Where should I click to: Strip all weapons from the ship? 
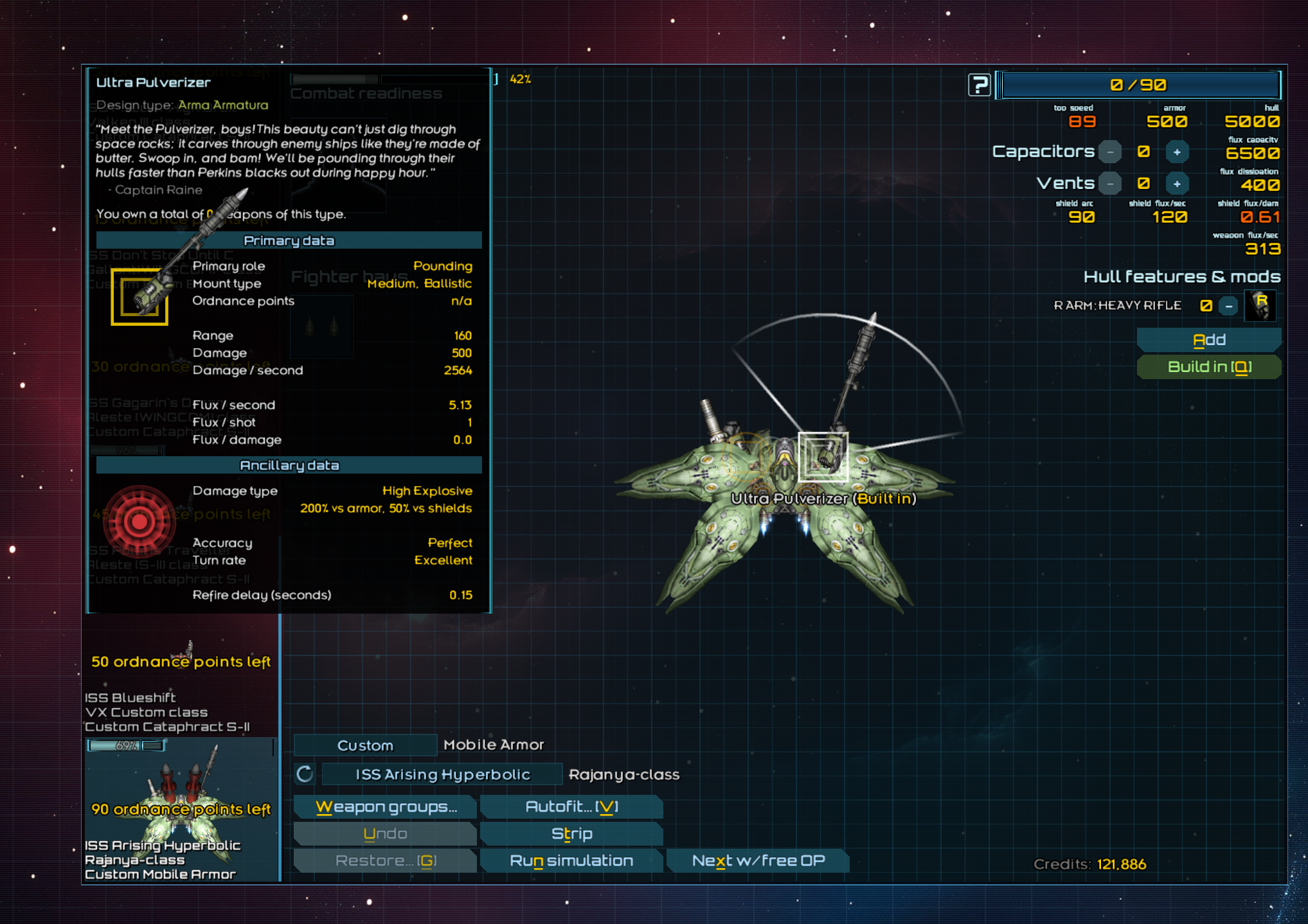click(571, 834)
